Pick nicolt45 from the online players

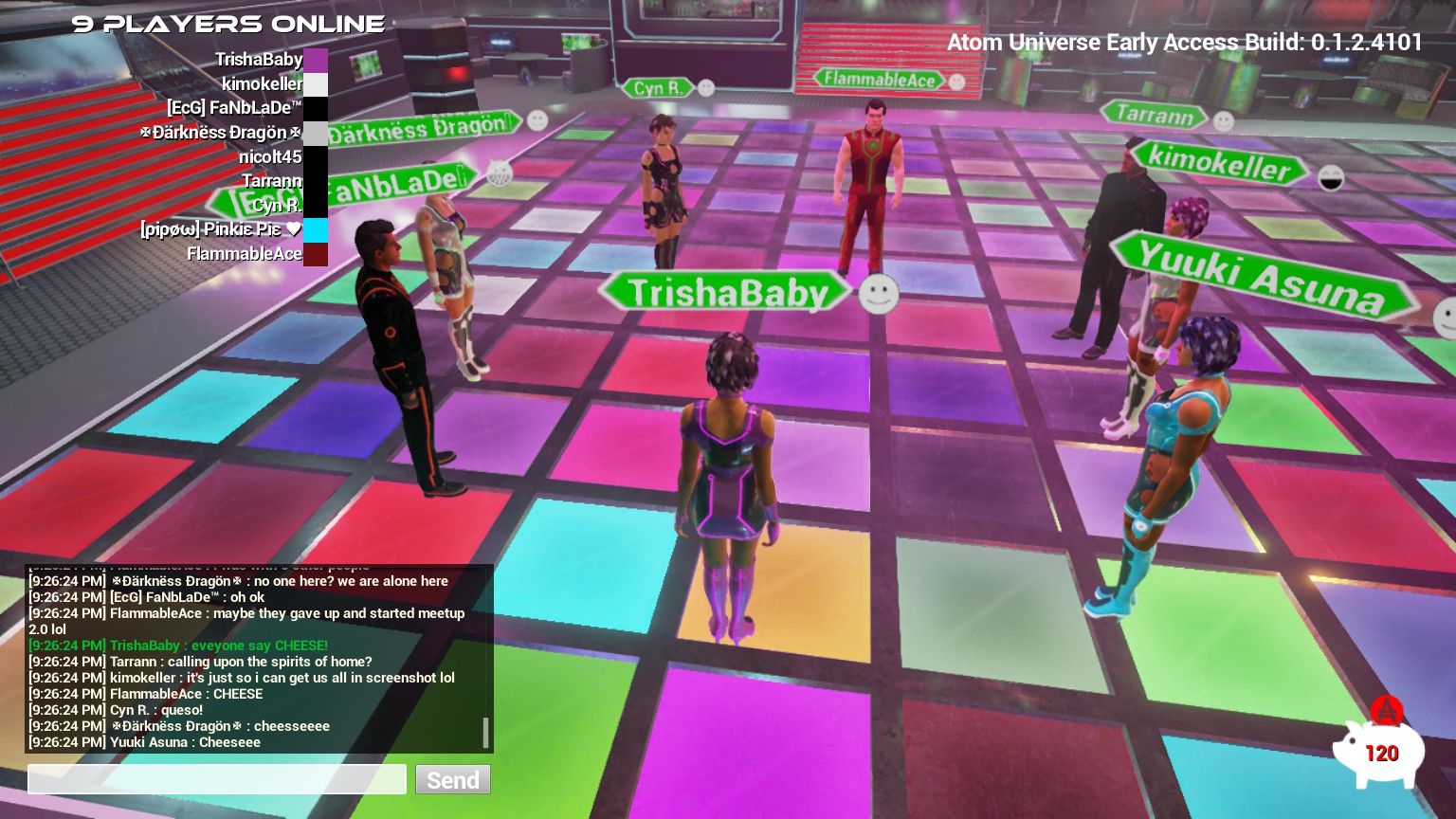tap(270, 156)
